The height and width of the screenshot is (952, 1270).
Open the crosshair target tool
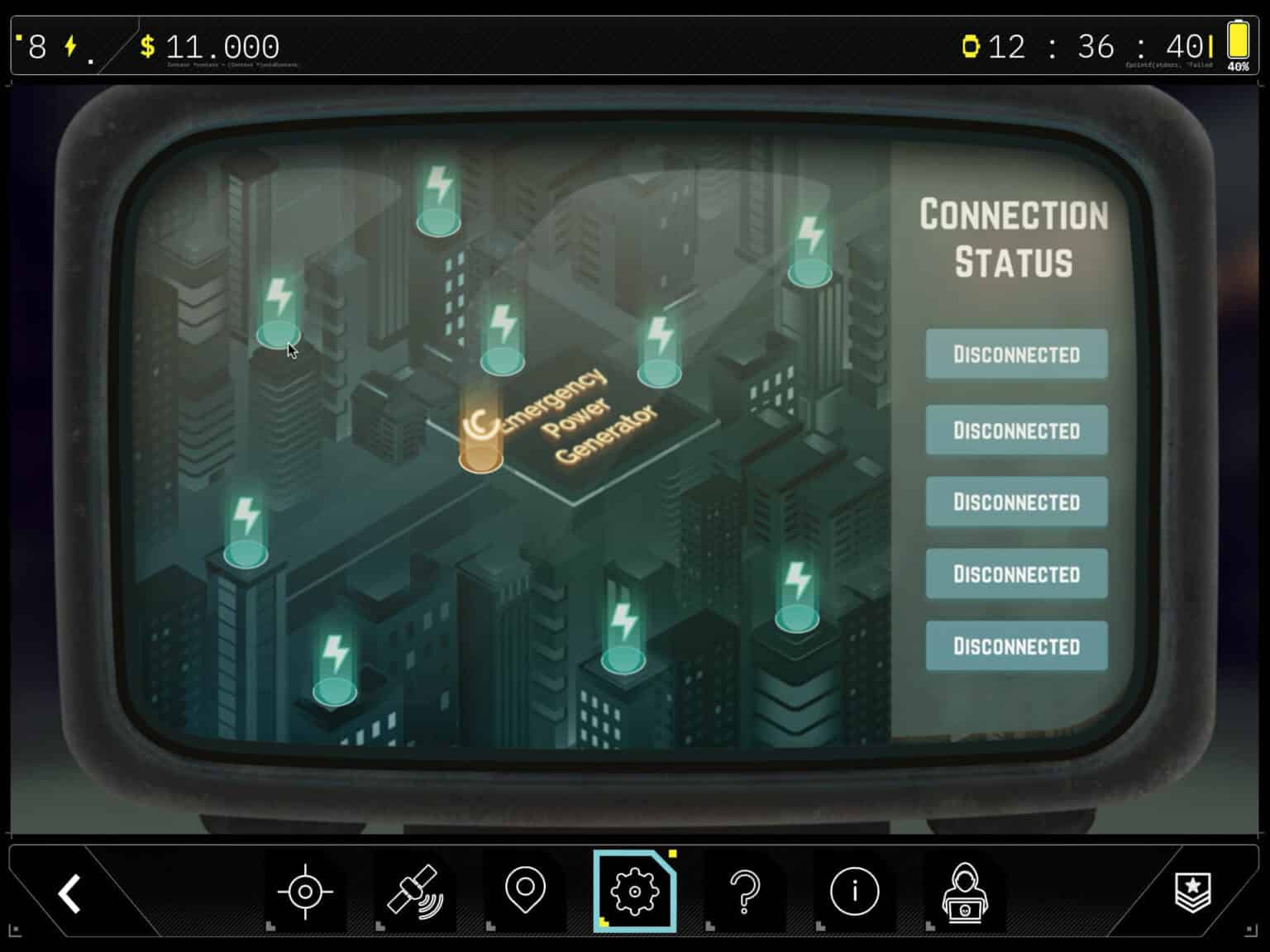[x=305, y=892]
